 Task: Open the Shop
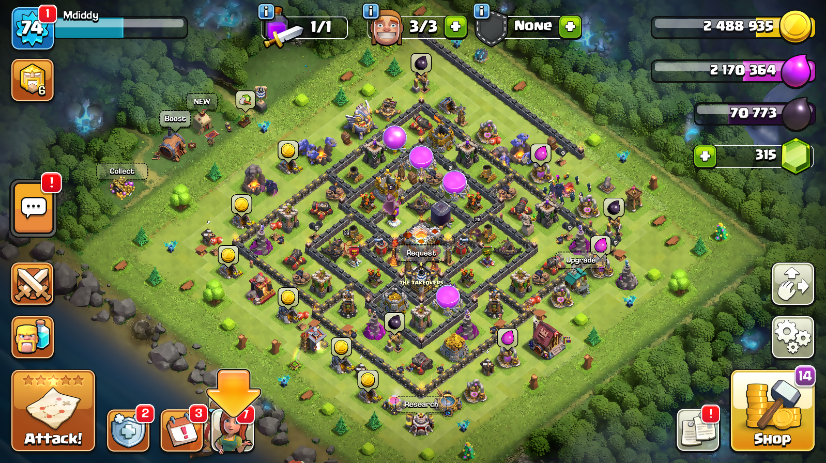pos(771,411)
